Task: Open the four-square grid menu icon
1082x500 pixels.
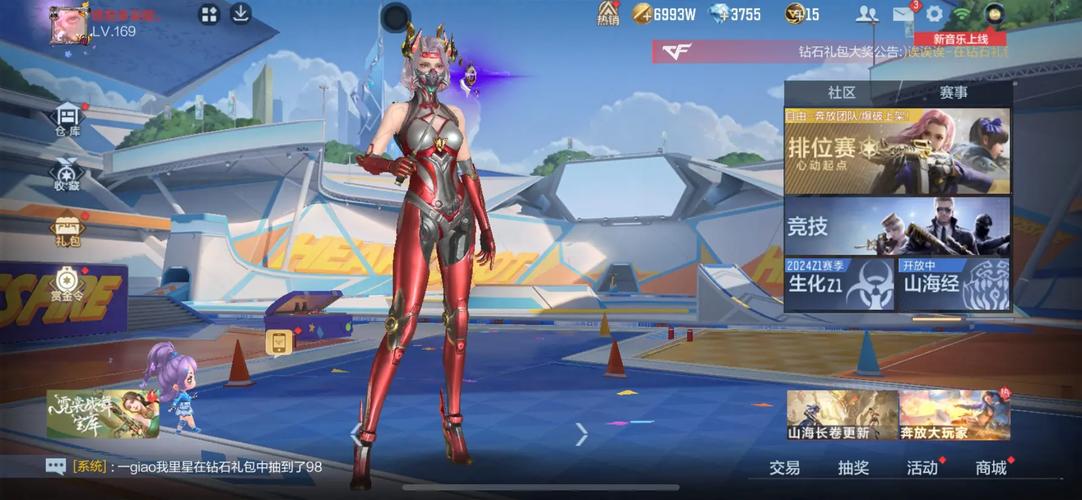Action: pos(209,14)
